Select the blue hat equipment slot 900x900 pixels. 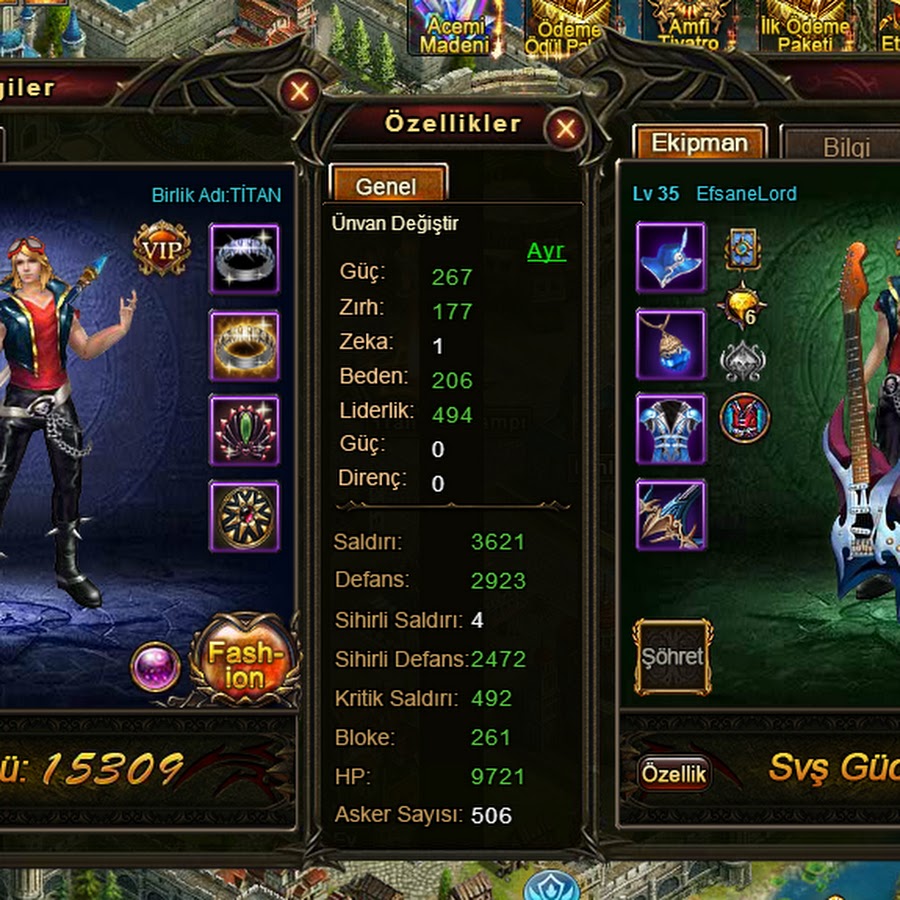click(671, 258)
